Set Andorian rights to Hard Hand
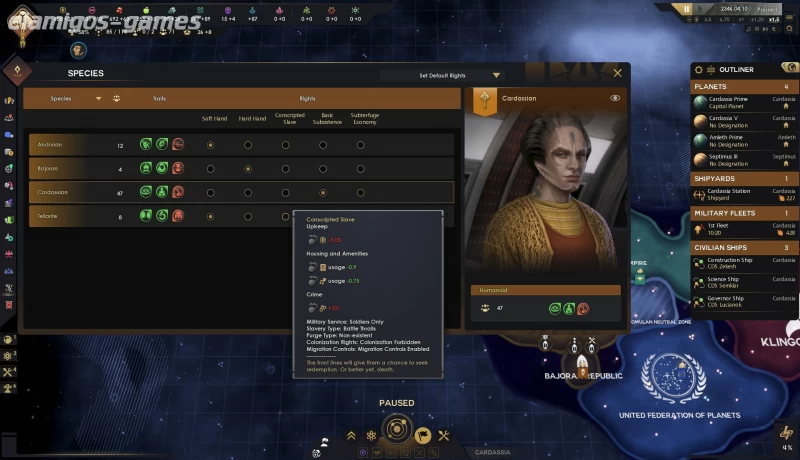Screen dimensions: 800x460 click(248, 145)
